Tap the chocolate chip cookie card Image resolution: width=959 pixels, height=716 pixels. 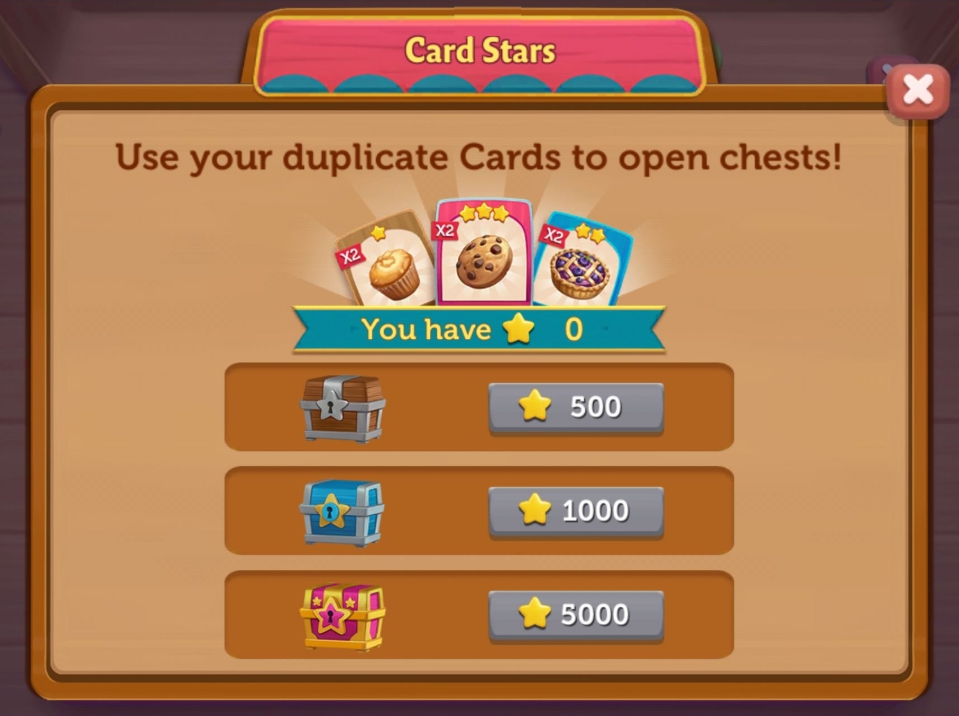coord(484,257)
